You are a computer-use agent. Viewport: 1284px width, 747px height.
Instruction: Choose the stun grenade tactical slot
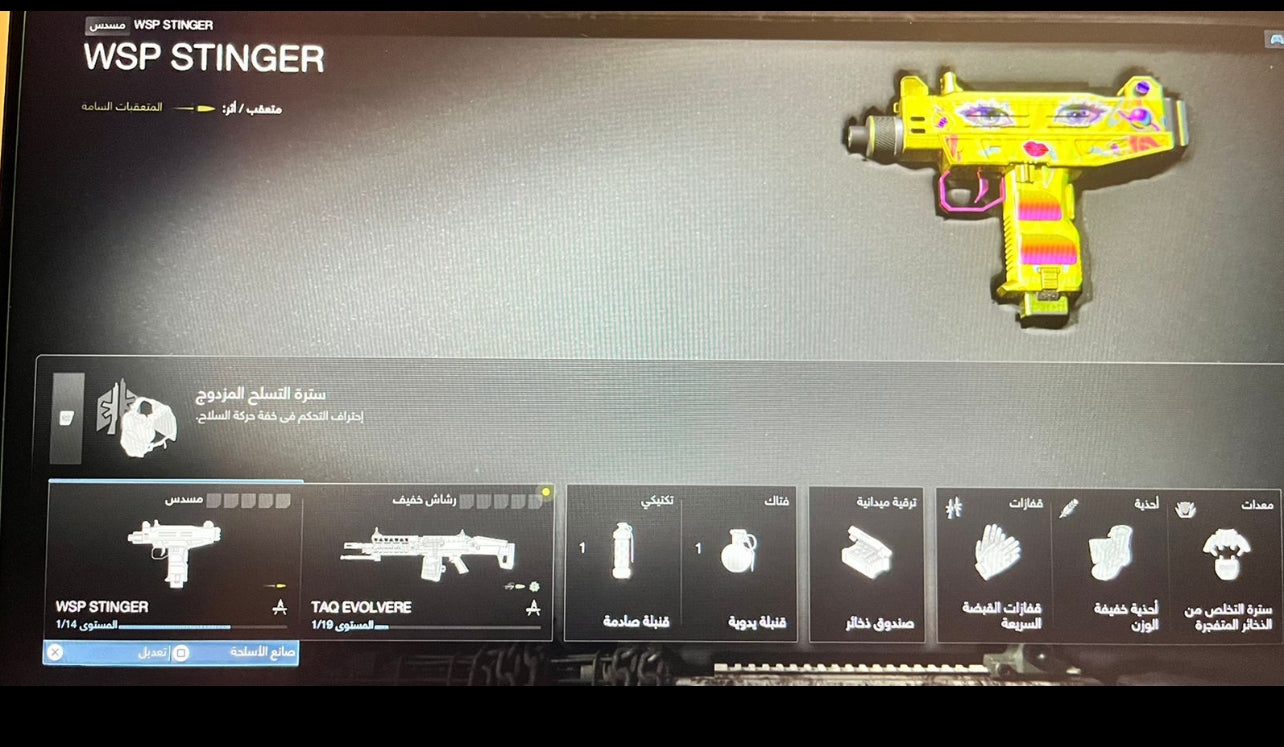tap(623, 562)
